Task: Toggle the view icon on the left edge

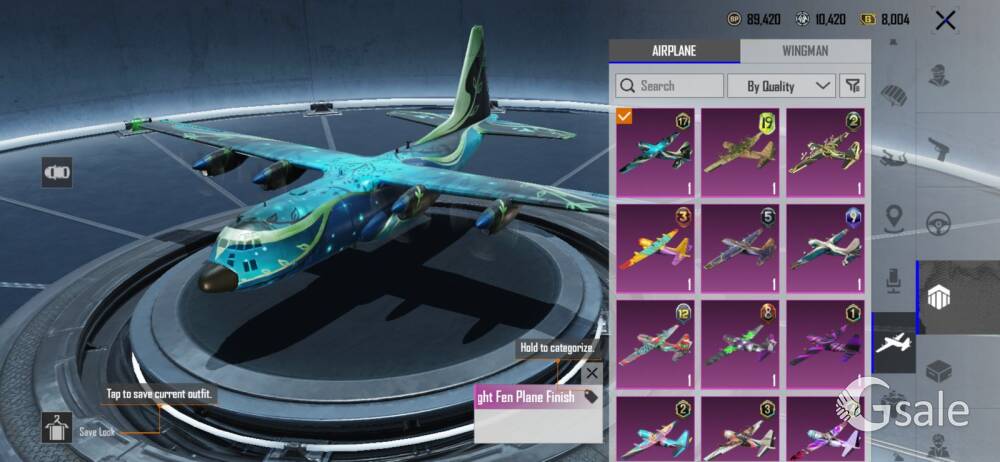Action: tap(57, 173)
